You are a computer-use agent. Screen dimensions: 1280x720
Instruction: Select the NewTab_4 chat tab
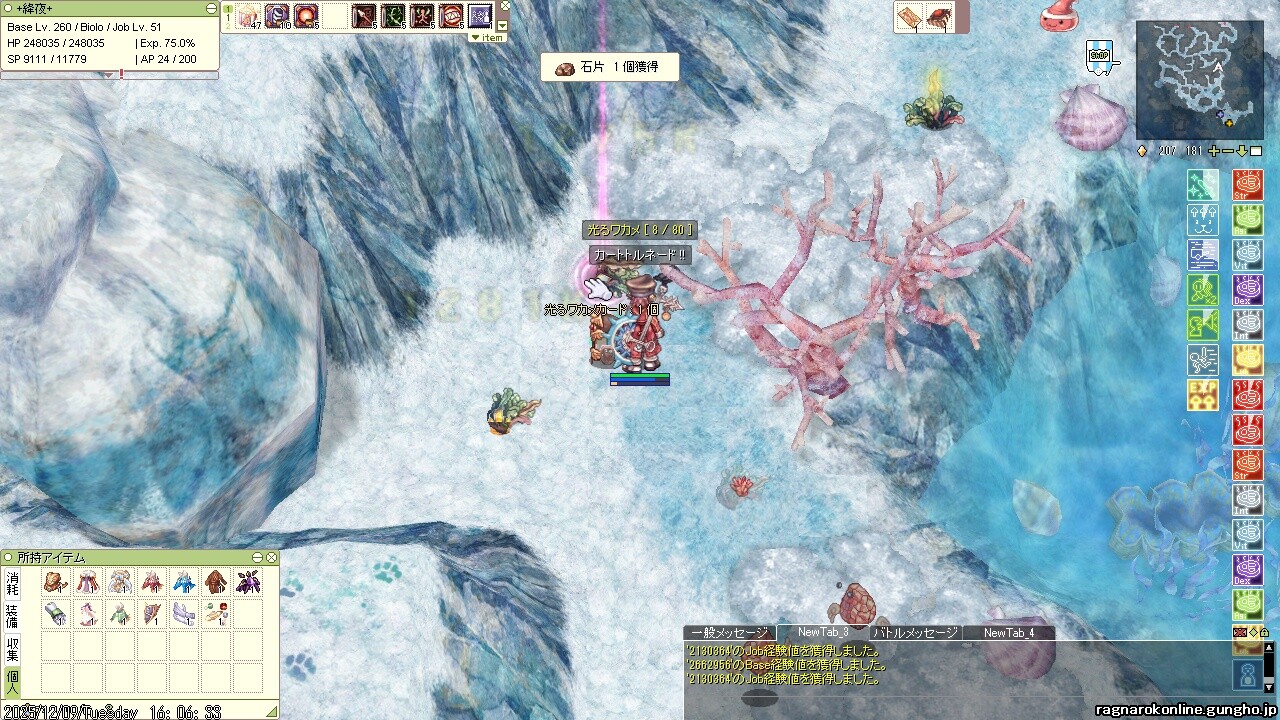point(1008,633)
